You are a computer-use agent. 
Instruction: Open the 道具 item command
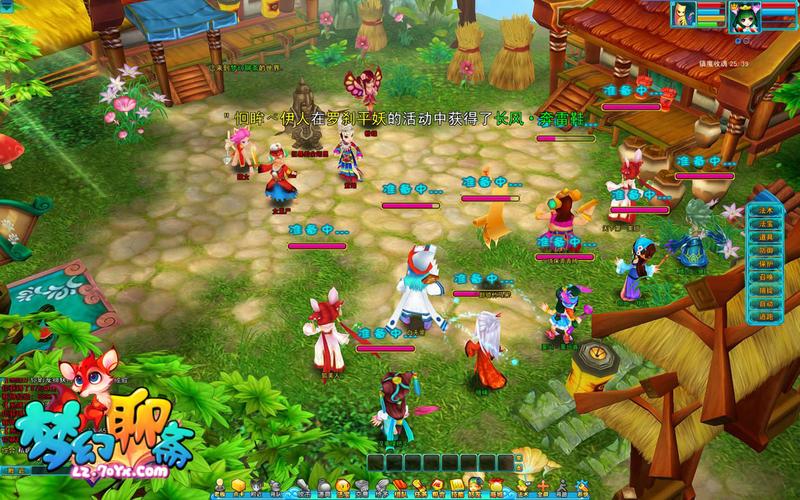[x=765, y=237]
